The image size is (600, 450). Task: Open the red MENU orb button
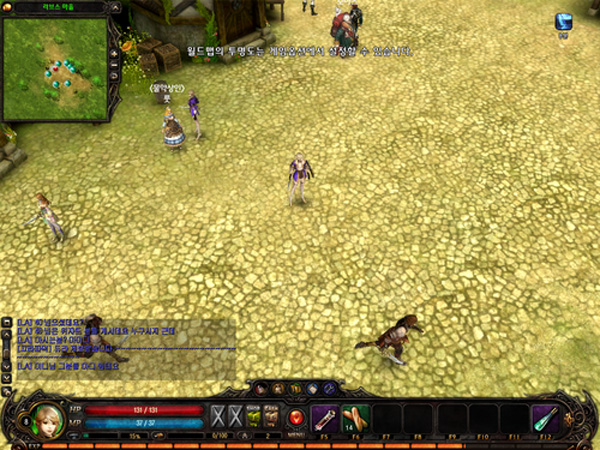tap(295, 417)
